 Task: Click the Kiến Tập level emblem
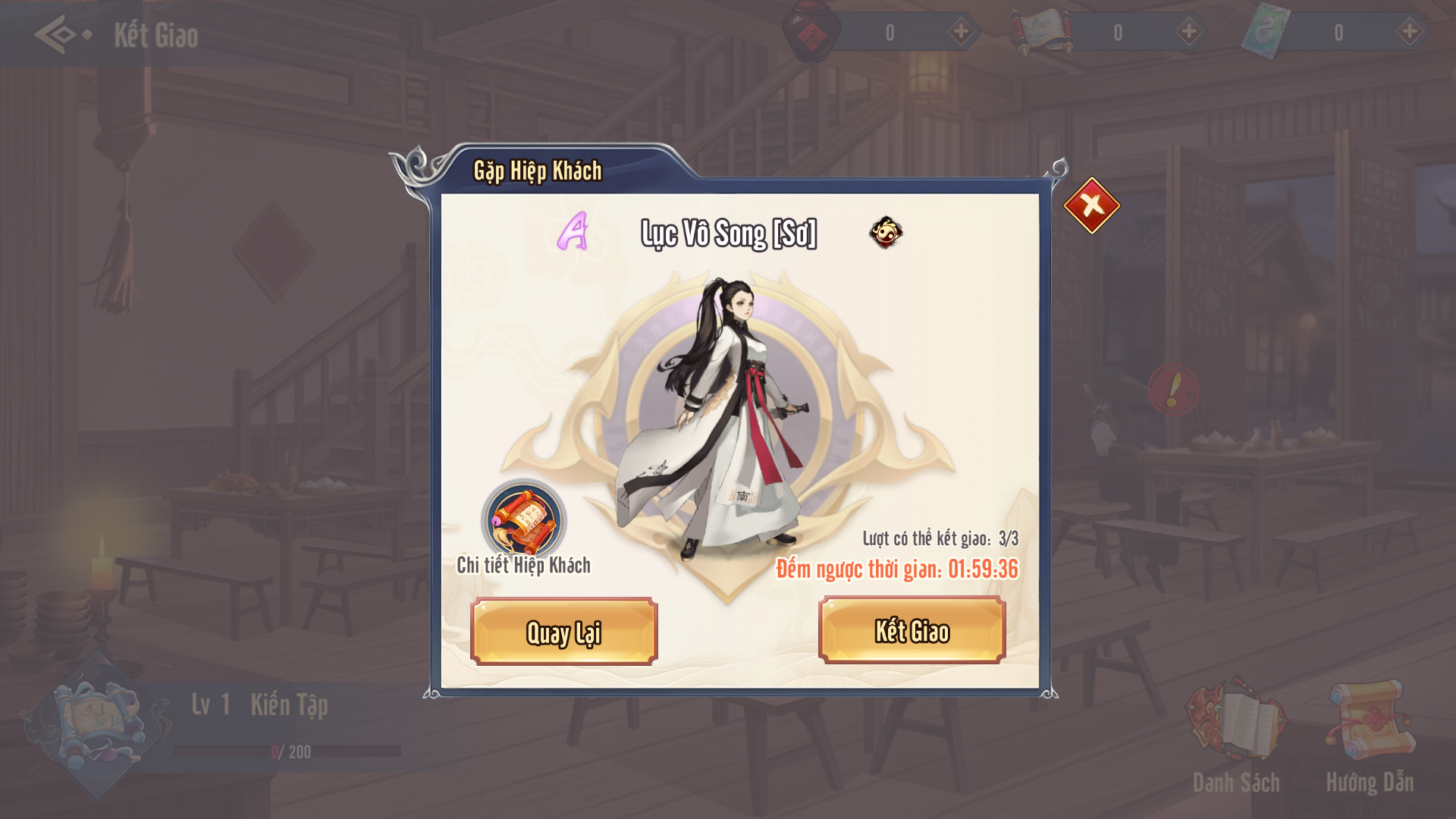click(95, 724)
